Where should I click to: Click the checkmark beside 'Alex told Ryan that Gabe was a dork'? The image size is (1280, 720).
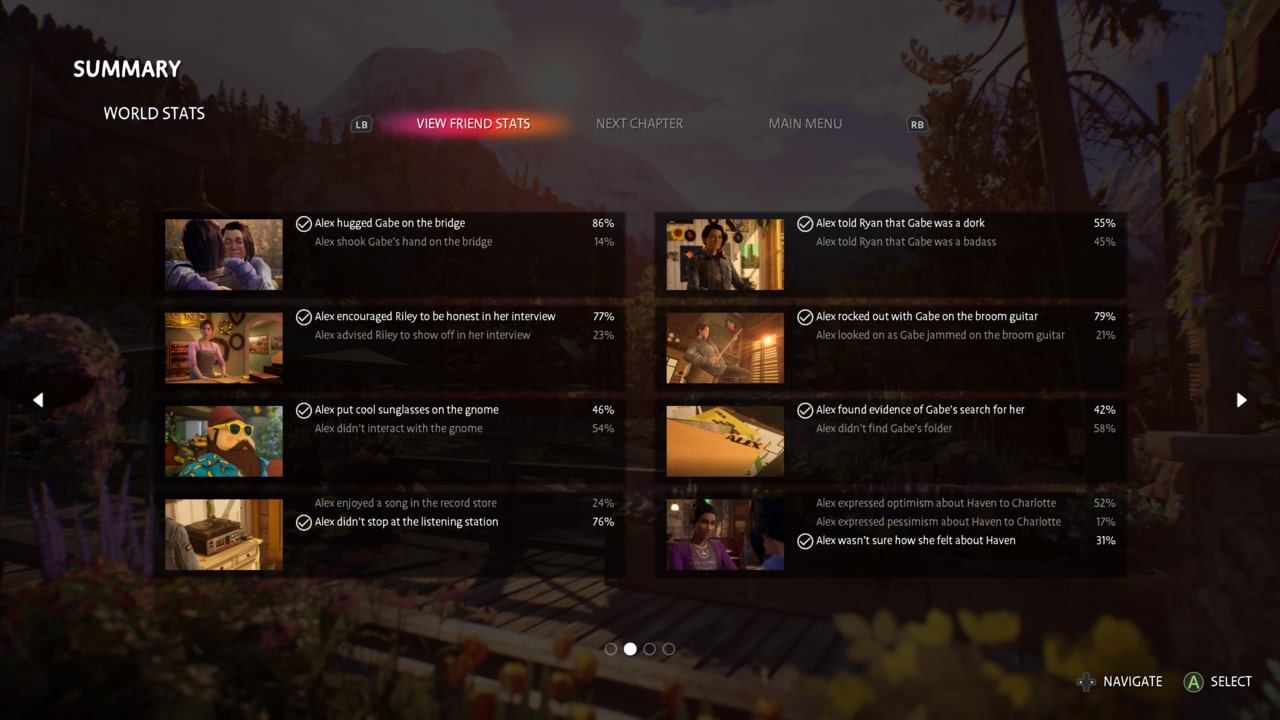coord(805,223)
